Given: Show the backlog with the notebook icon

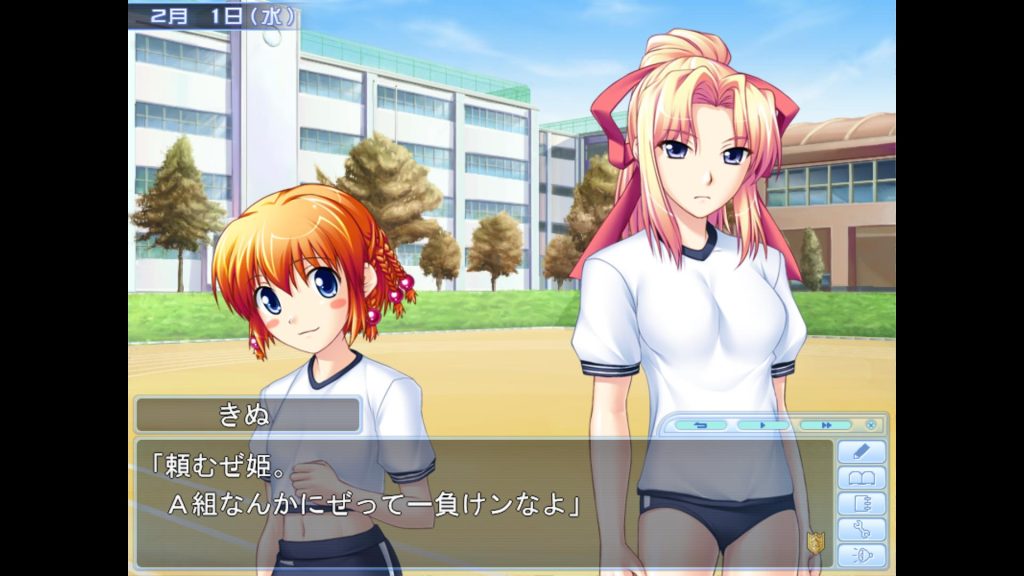Looking at the screenshot, I should (860, 504).
